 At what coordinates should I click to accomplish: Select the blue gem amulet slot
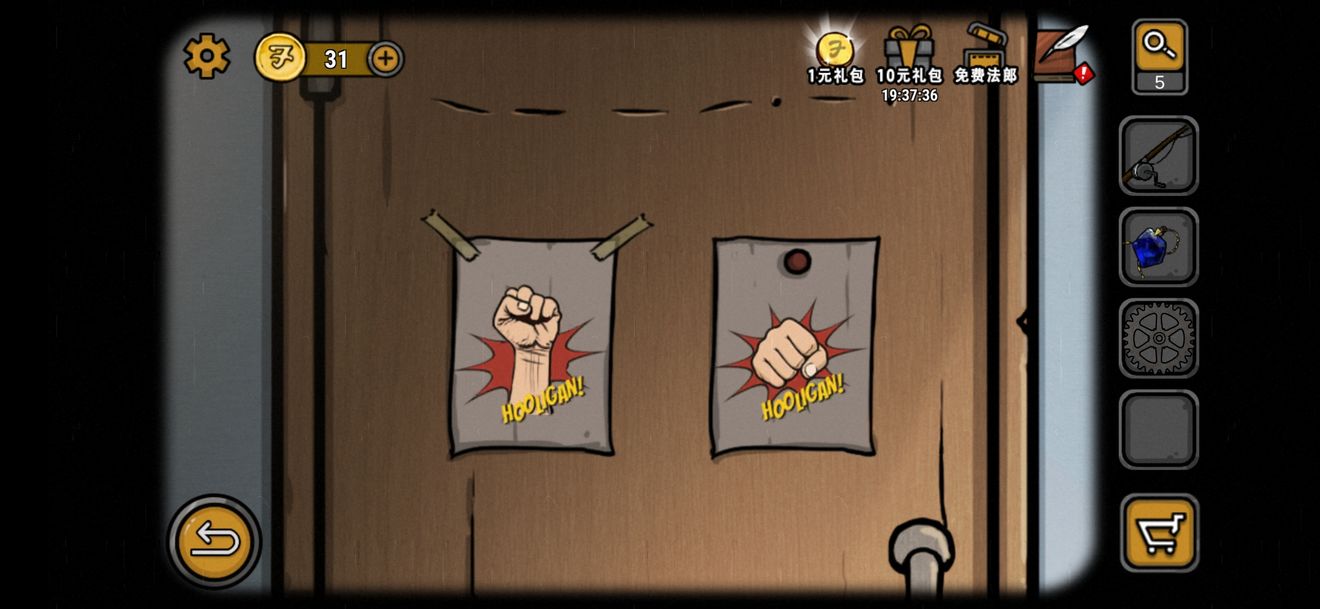tap(1158, 247)
